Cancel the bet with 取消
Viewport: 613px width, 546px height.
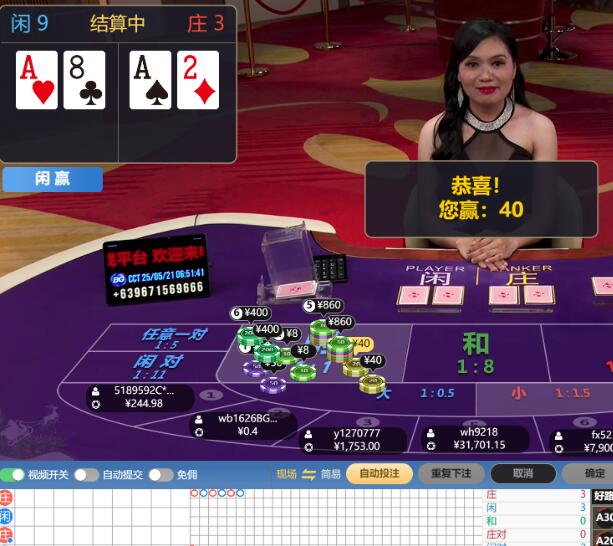click(x=522, y=474)
